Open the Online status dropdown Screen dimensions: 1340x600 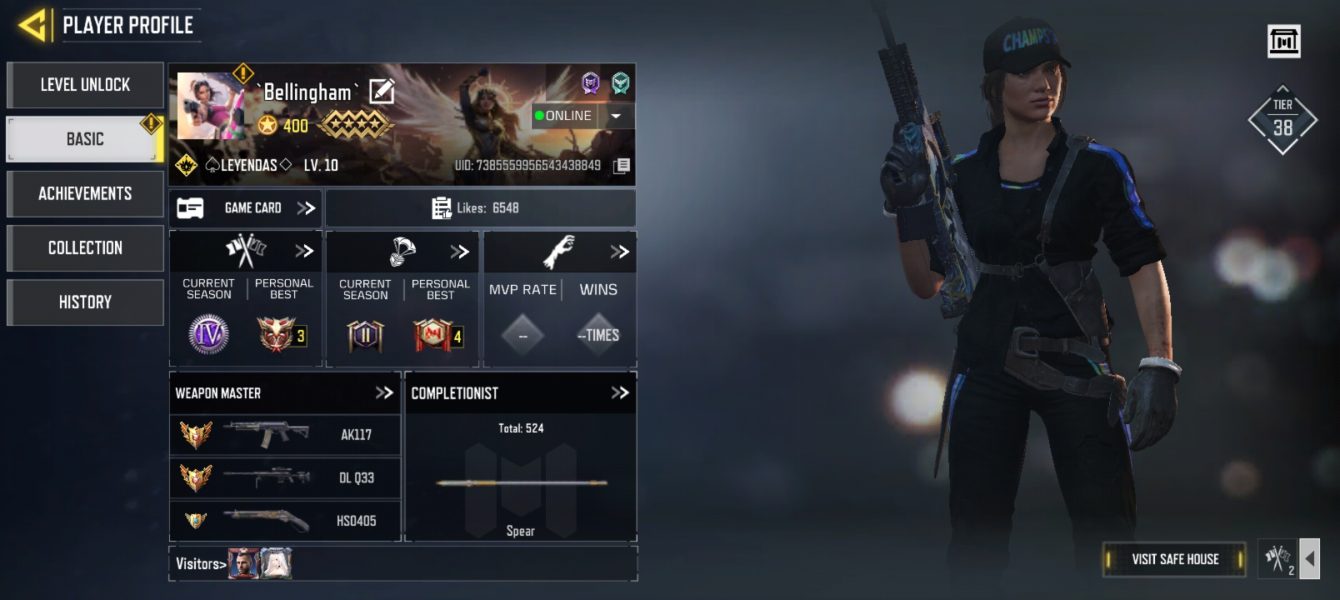click(x=616, y=116)
